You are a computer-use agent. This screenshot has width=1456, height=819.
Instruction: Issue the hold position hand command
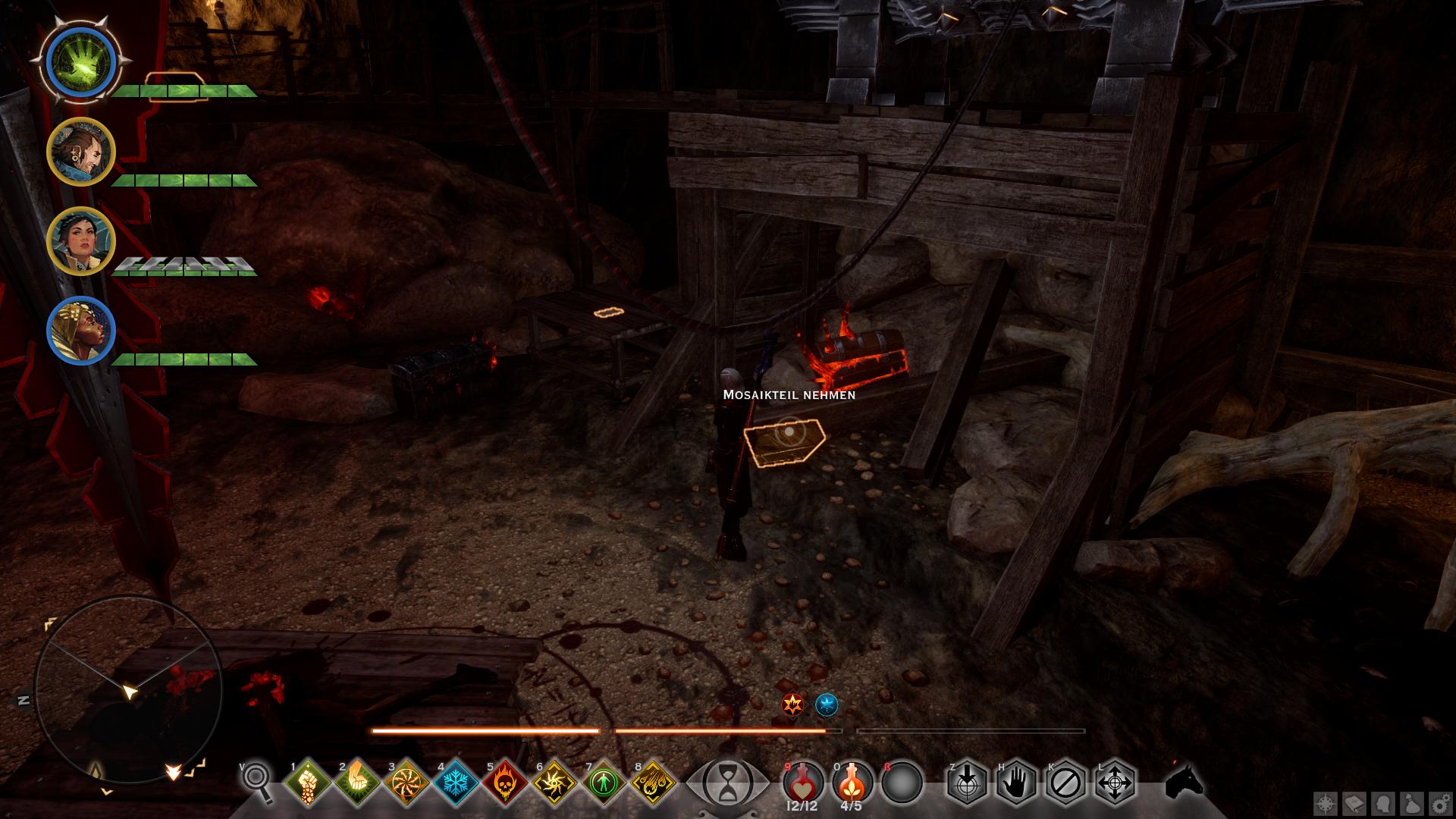point(1016,782)
